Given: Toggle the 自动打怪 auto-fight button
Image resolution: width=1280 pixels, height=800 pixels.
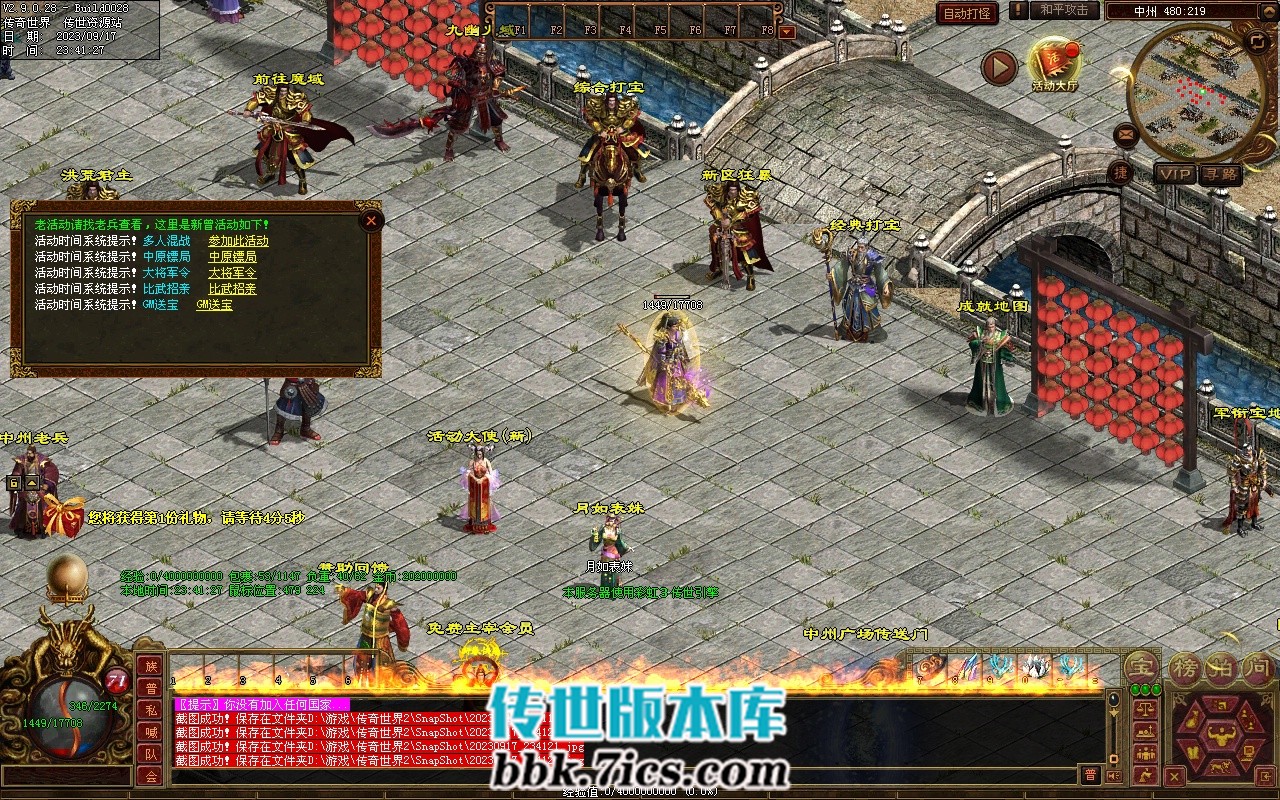Looking at the screenshot, I should pyautogui.click(x=967, y=13).
